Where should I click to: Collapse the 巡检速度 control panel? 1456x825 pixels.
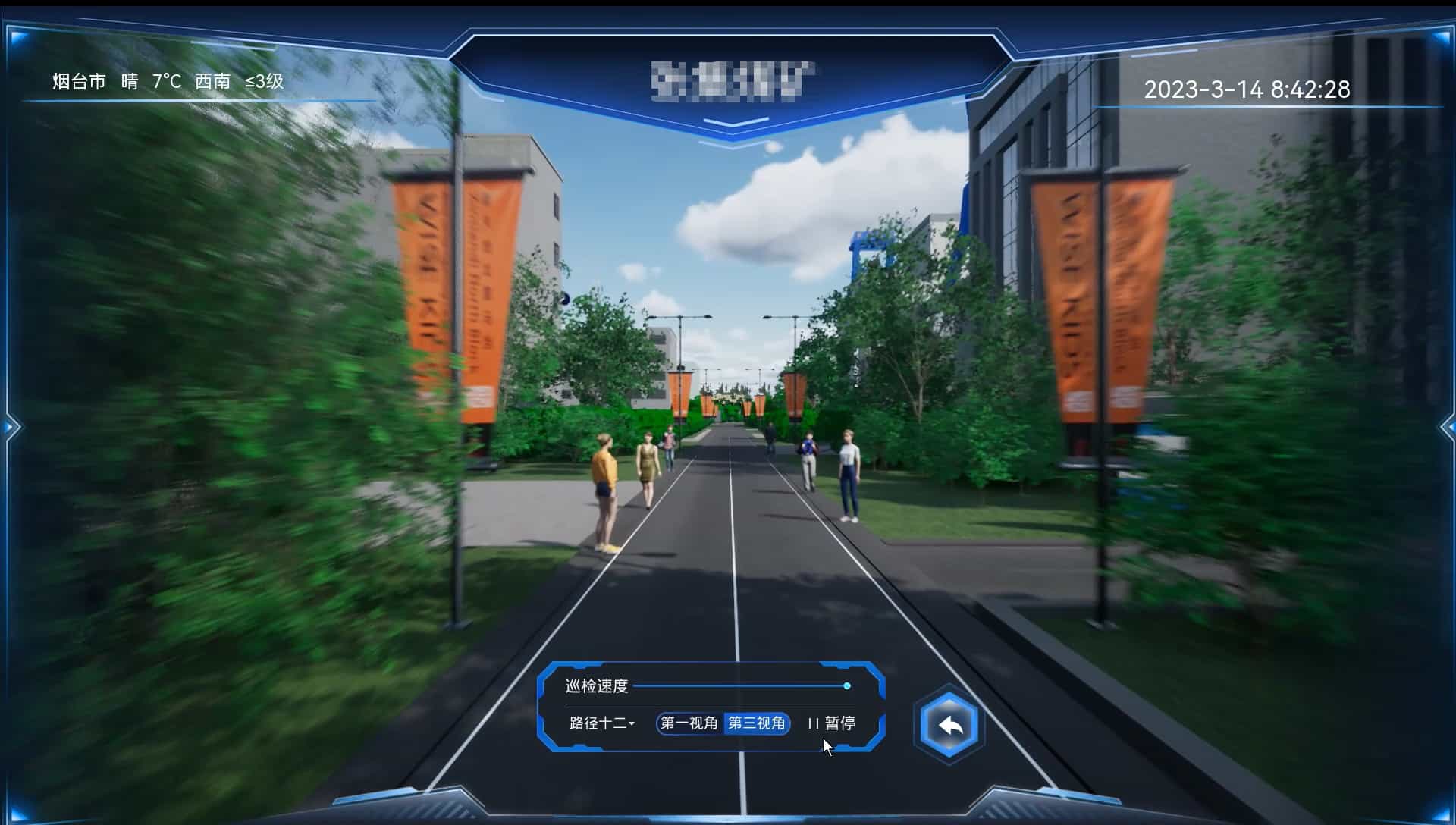pos(598,686)
